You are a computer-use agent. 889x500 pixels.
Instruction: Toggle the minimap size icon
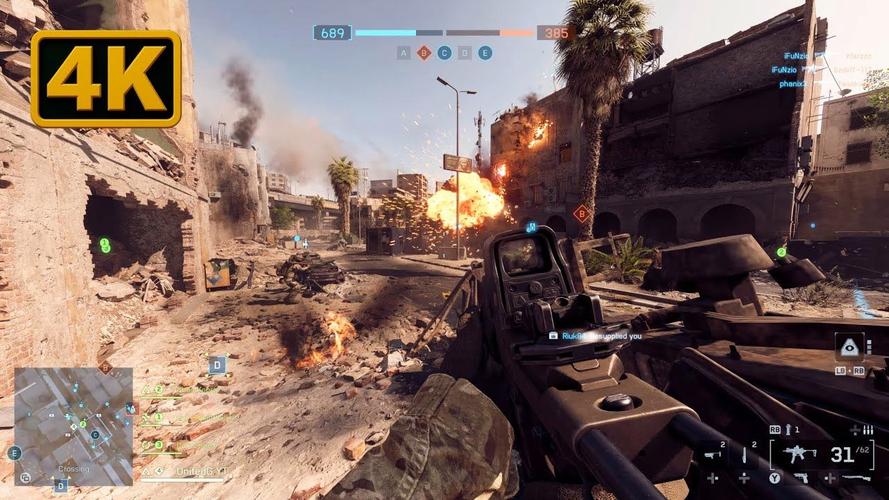coord(25,478)
